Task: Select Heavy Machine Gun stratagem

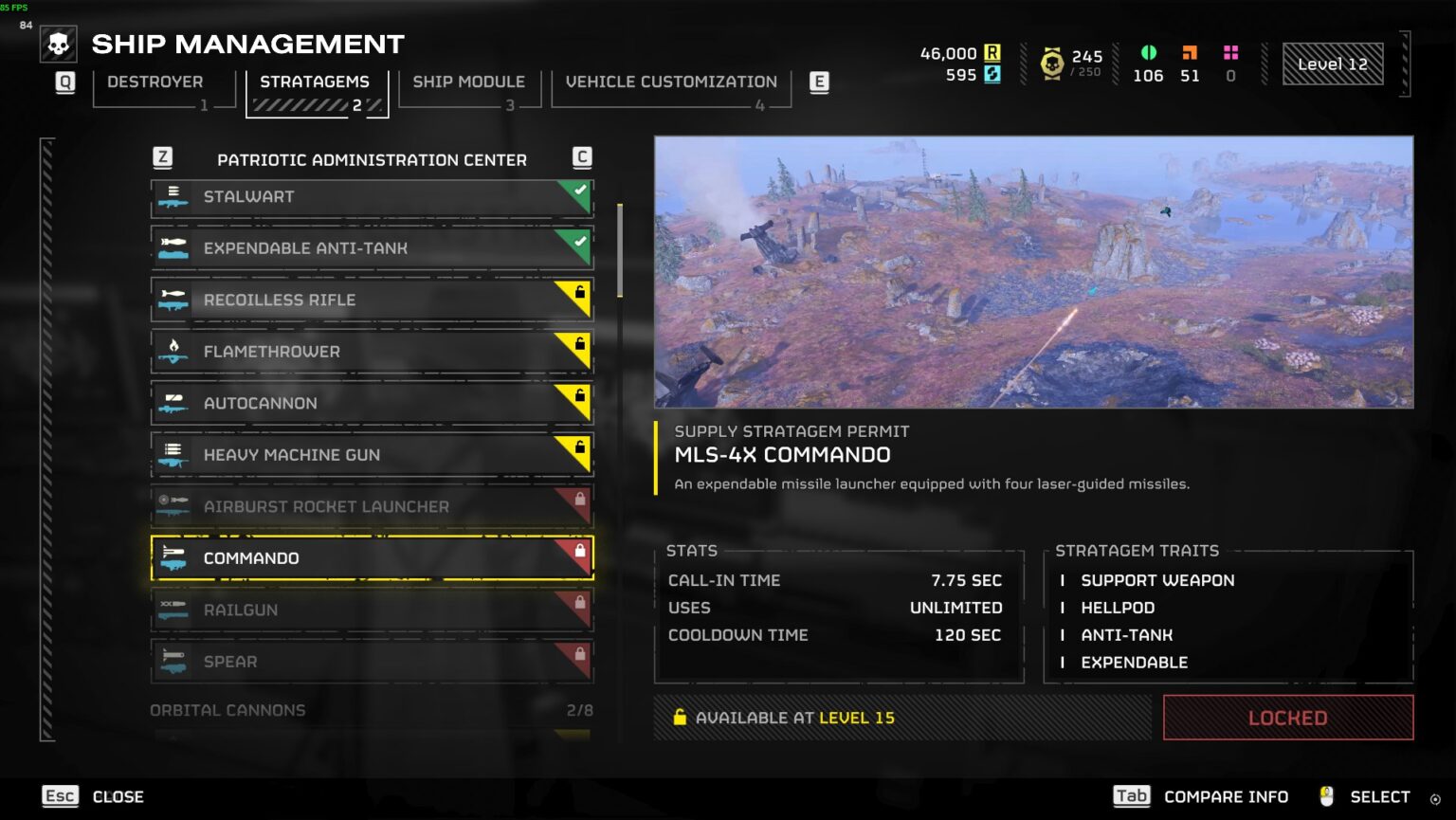Action: point(372,455)
